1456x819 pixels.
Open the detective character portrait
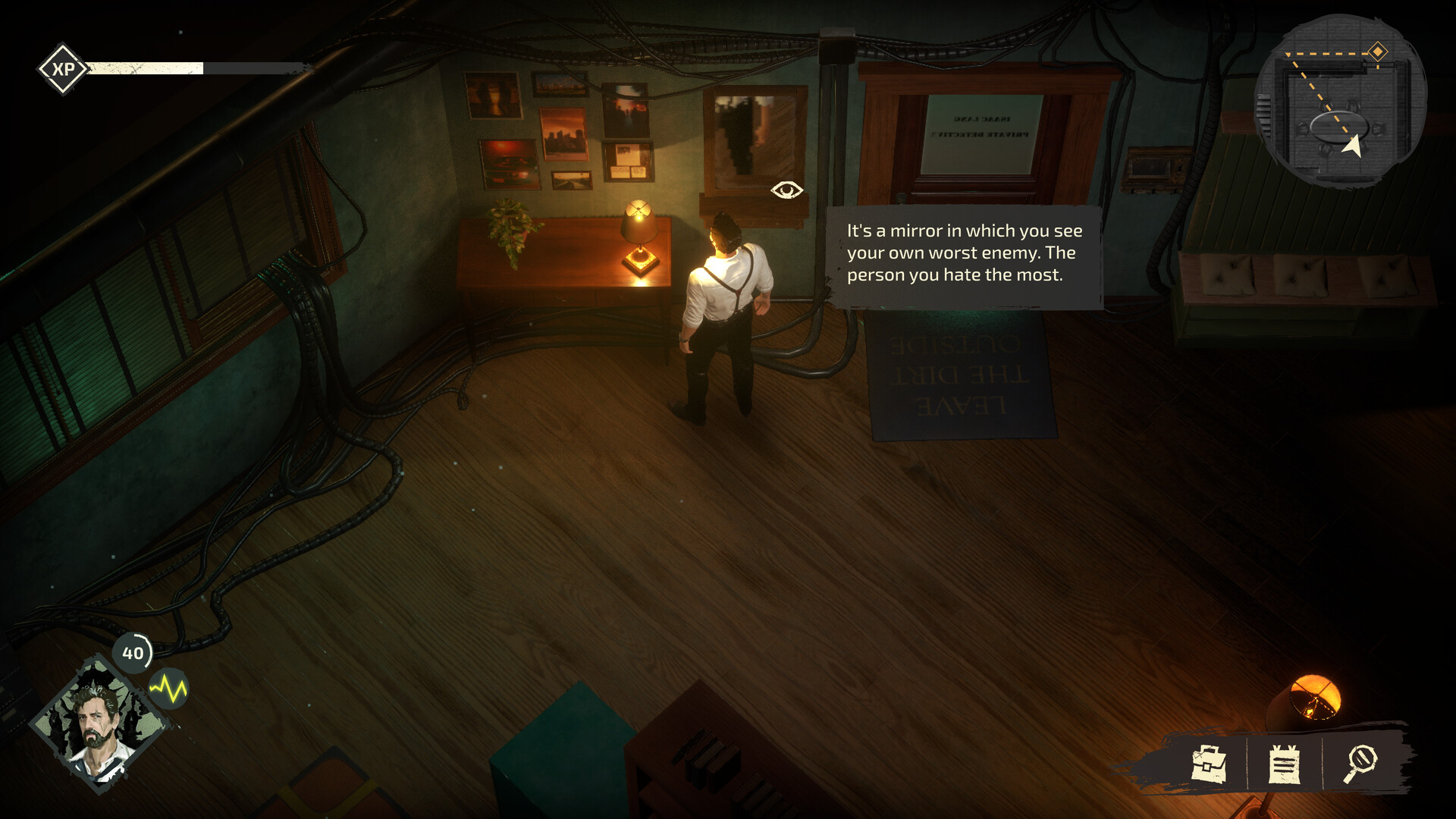(99, 724)
